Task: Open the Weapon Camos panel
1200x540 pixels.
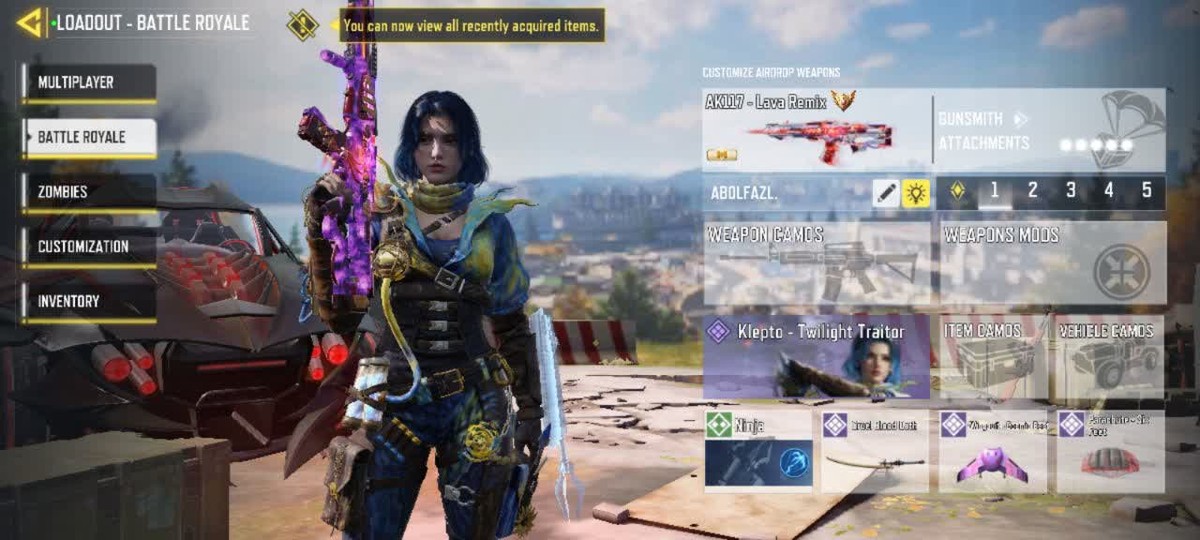Action: [x=816, y=263]
